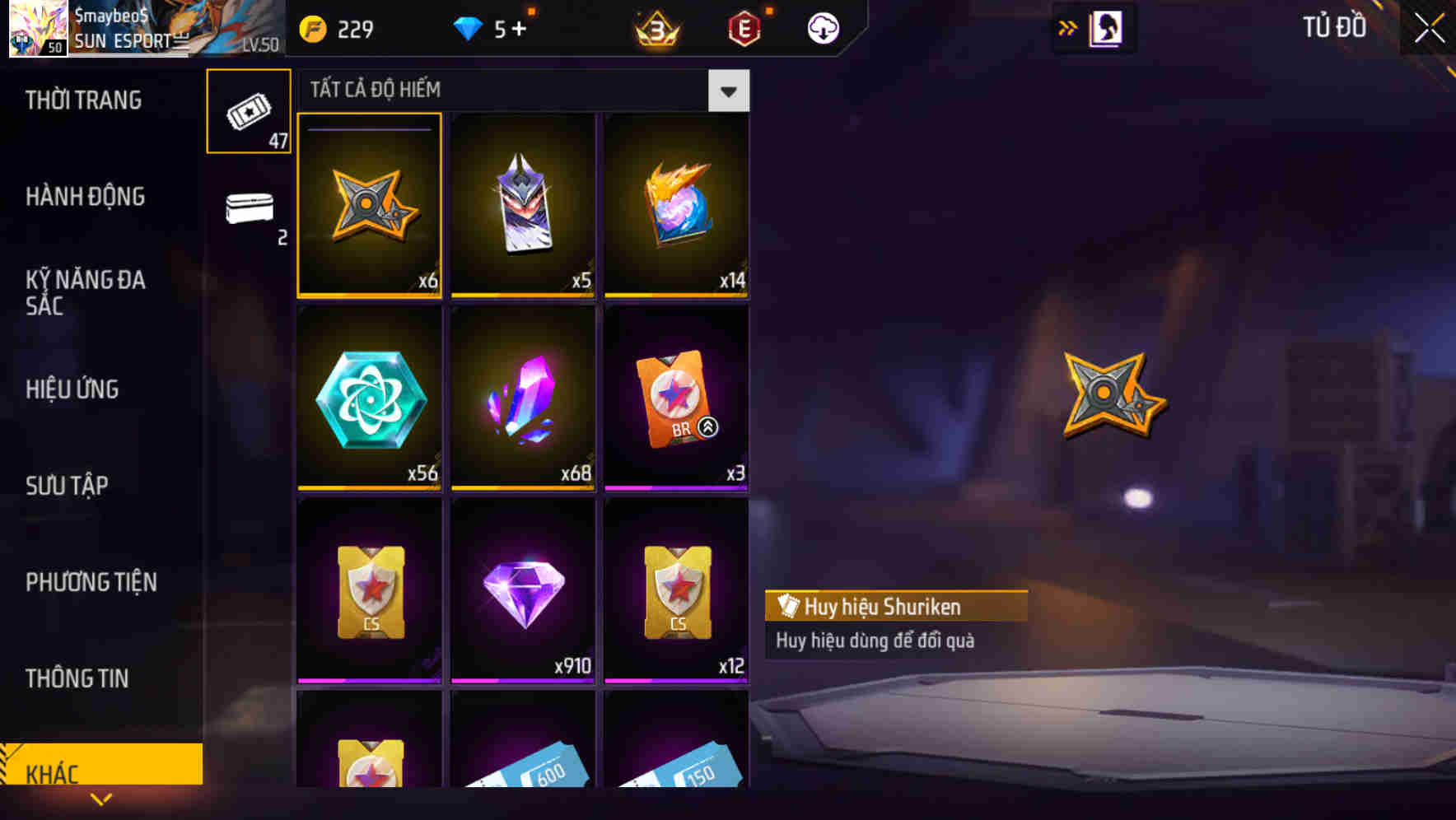Click the double-arrow (>>) icon beside wardrobe preview
The width and height of the screenshot is (1456, 820).
pos(1067,27)
